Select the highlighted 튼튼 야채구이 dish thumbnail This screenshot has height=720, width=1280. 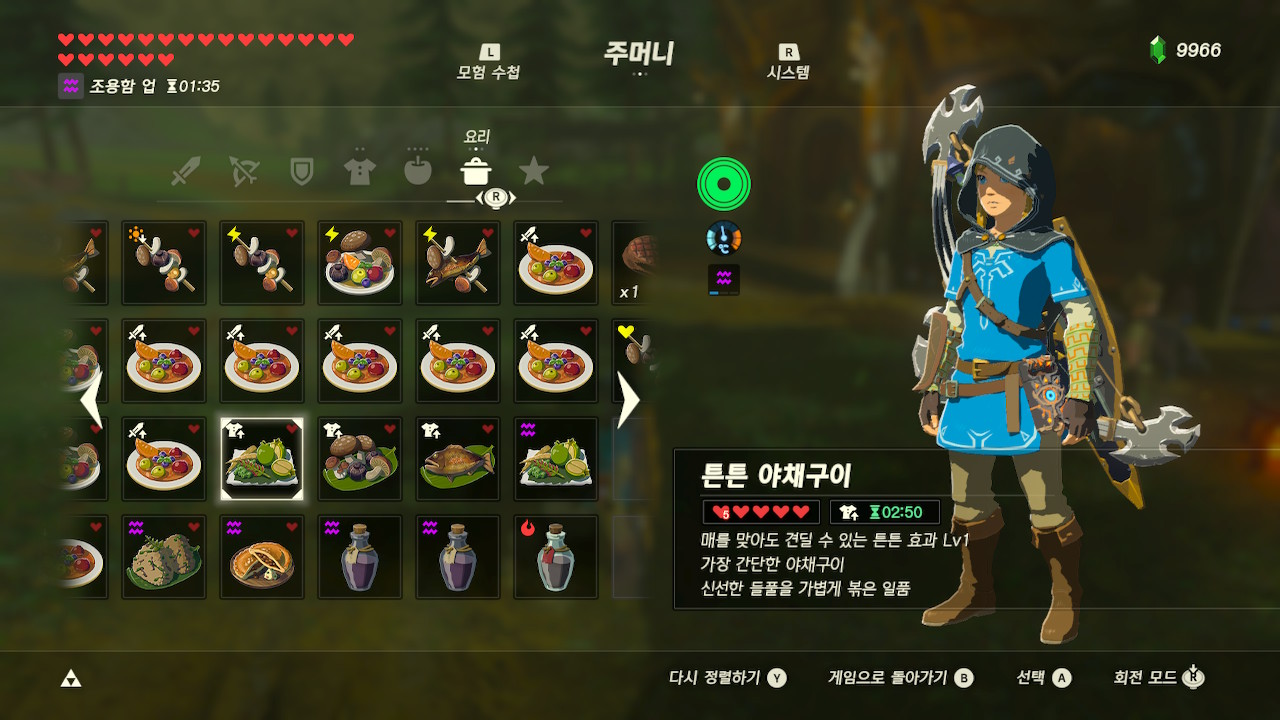261,459
